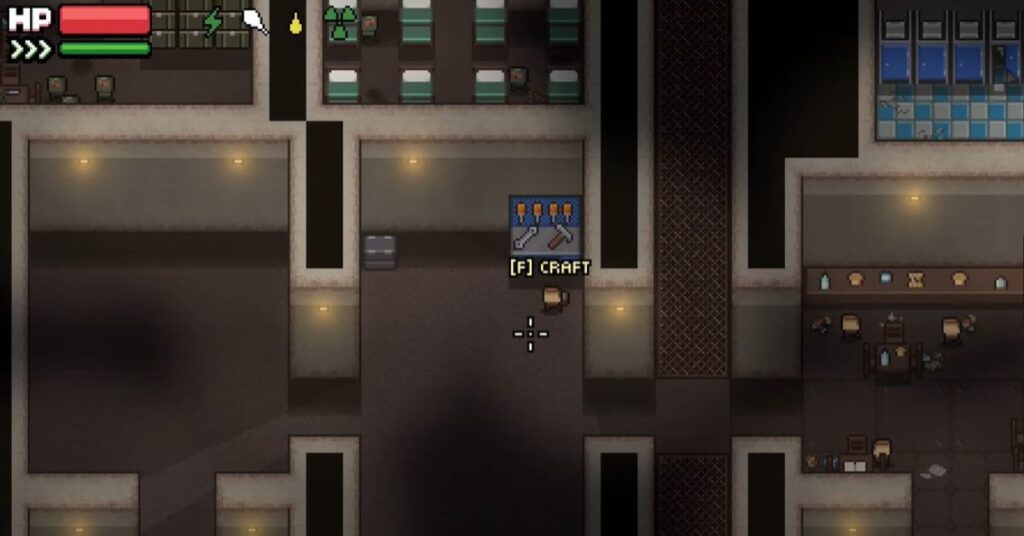Image resolution: width=1024 pixels, height=536 pixels.
Task: Click the green radiation trefoil icon
Action: [x=341, y=23]
